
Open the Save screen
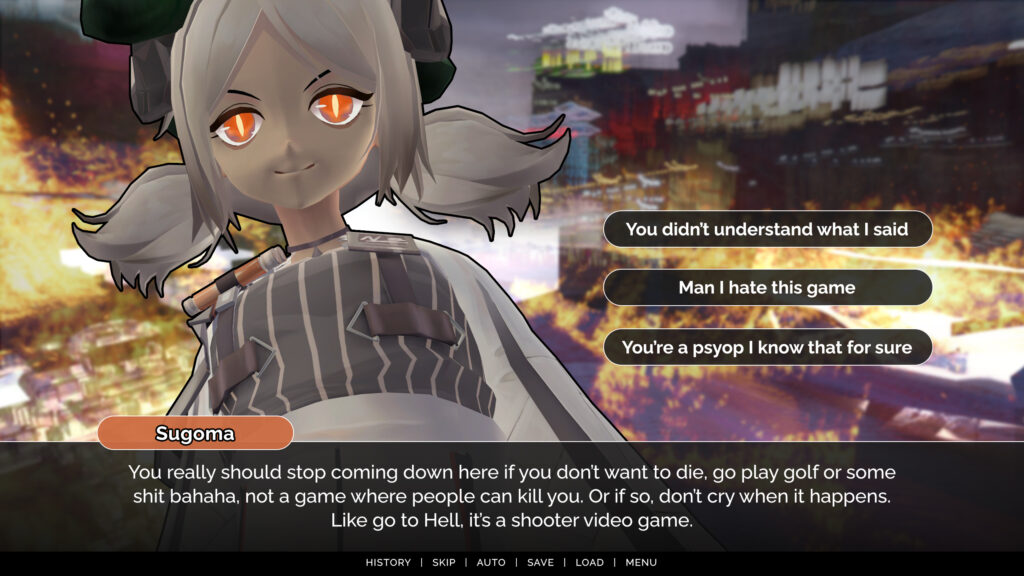point(540,563)
